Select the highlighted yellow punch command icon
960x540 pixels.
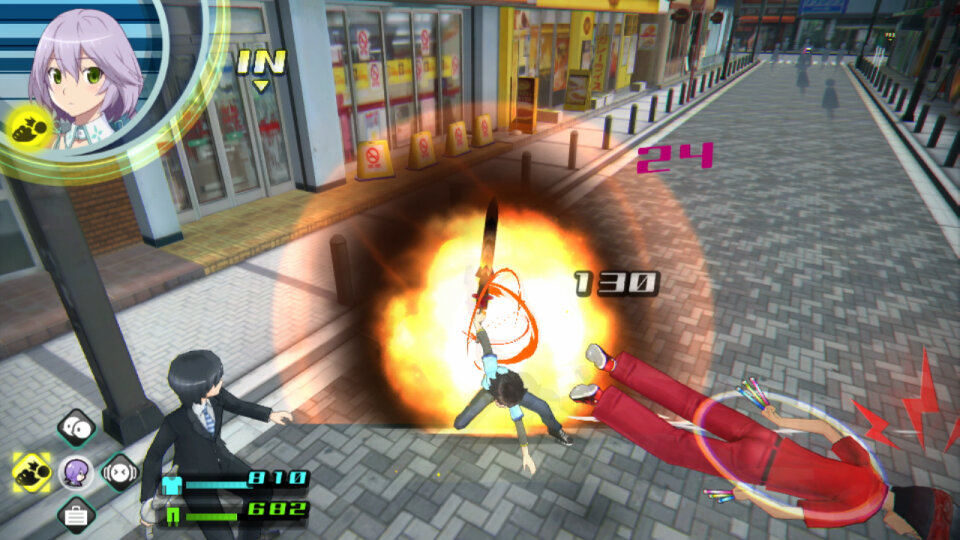click(x=32, y=469)
